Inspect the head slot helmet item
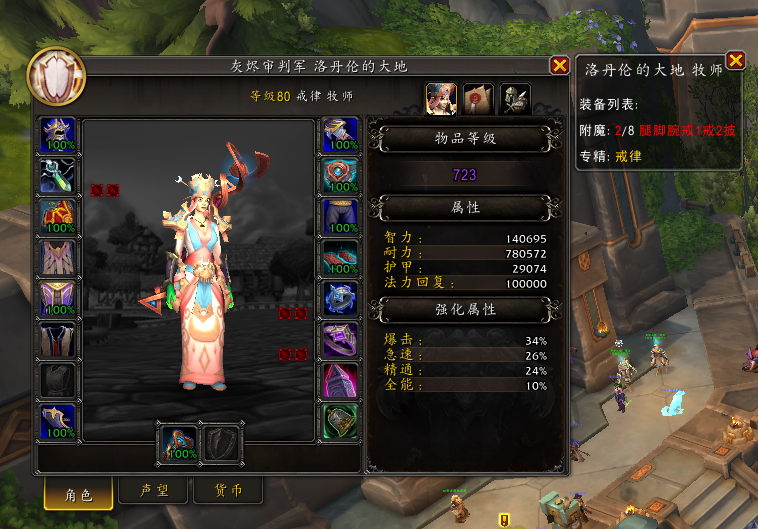This screenshot has height=529, width=758. coord(57,134)
